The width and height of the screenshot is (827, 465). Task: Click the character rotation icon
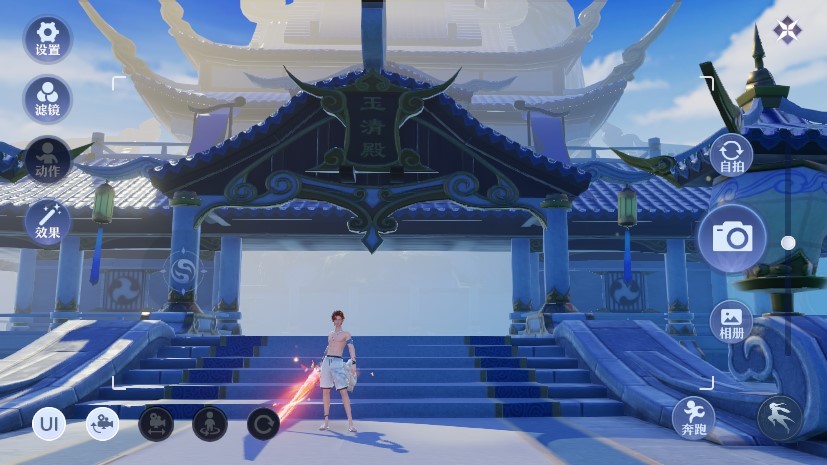pyautogui.click(x=210, y=424)
